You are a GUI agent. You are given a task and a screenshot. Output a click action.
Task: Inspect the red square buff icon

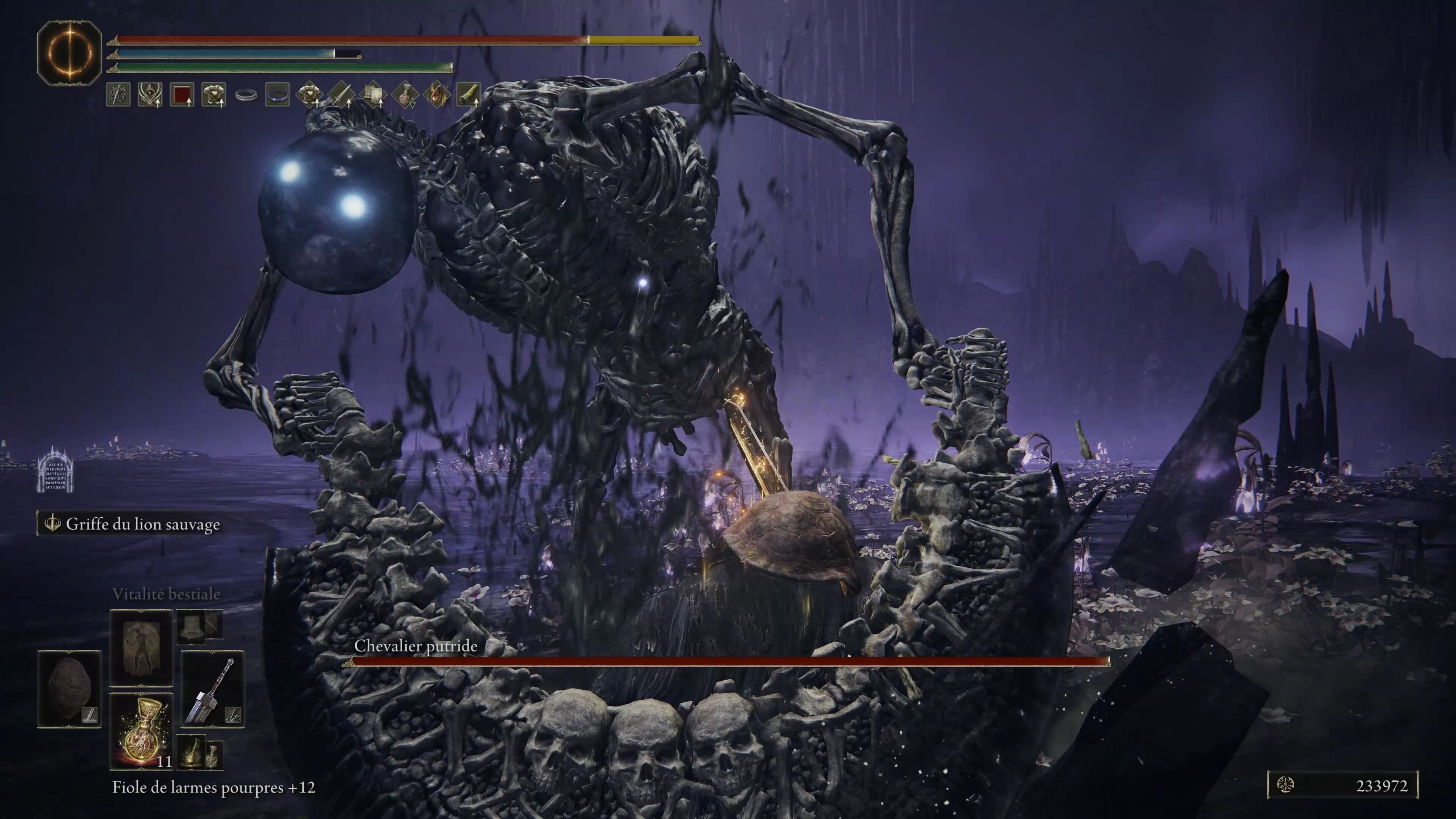(182, 95)
